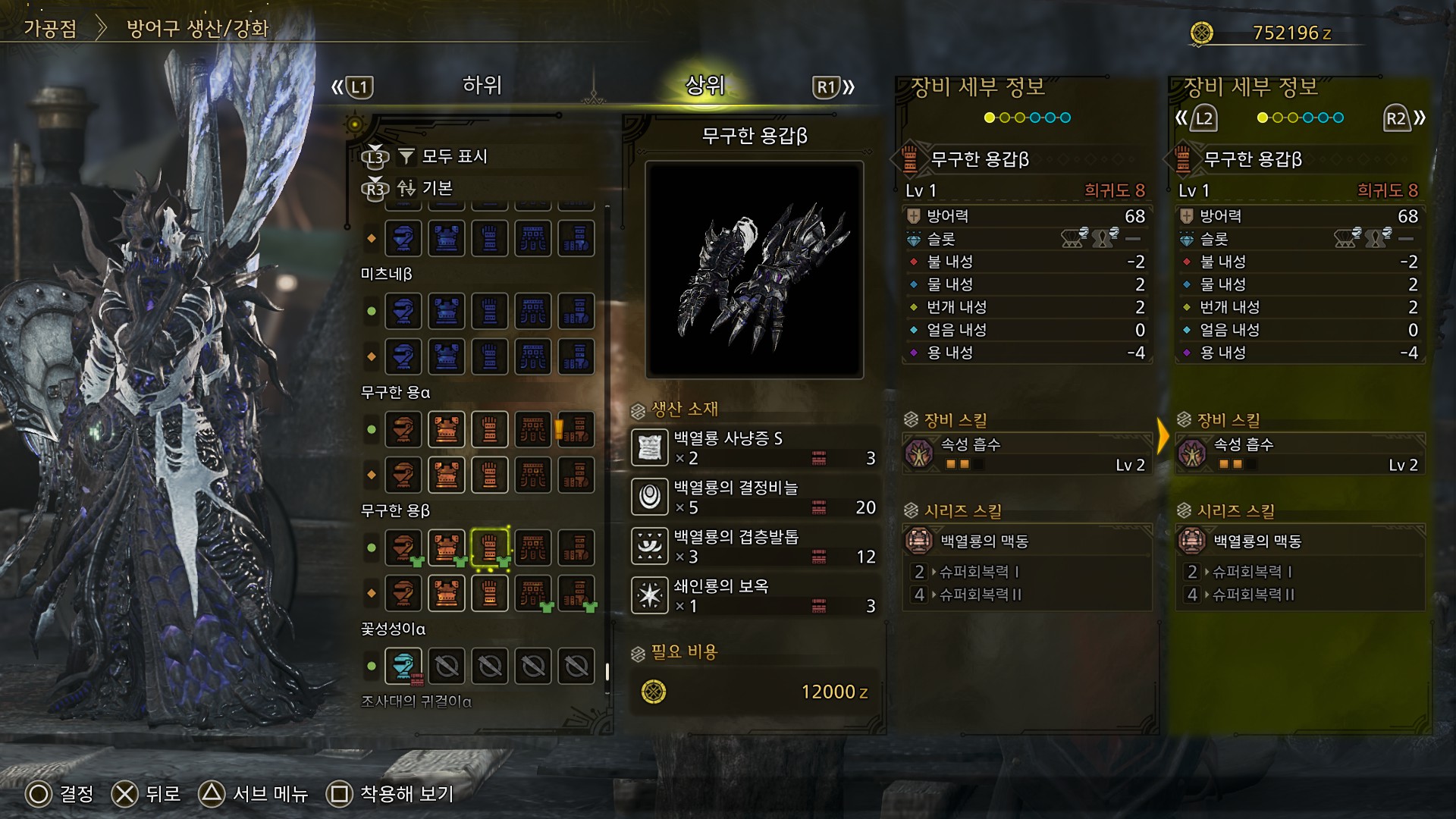Choose the 백열룡의 결정비늘 material row
This screenshot has height=819, width=1456.
755,497
